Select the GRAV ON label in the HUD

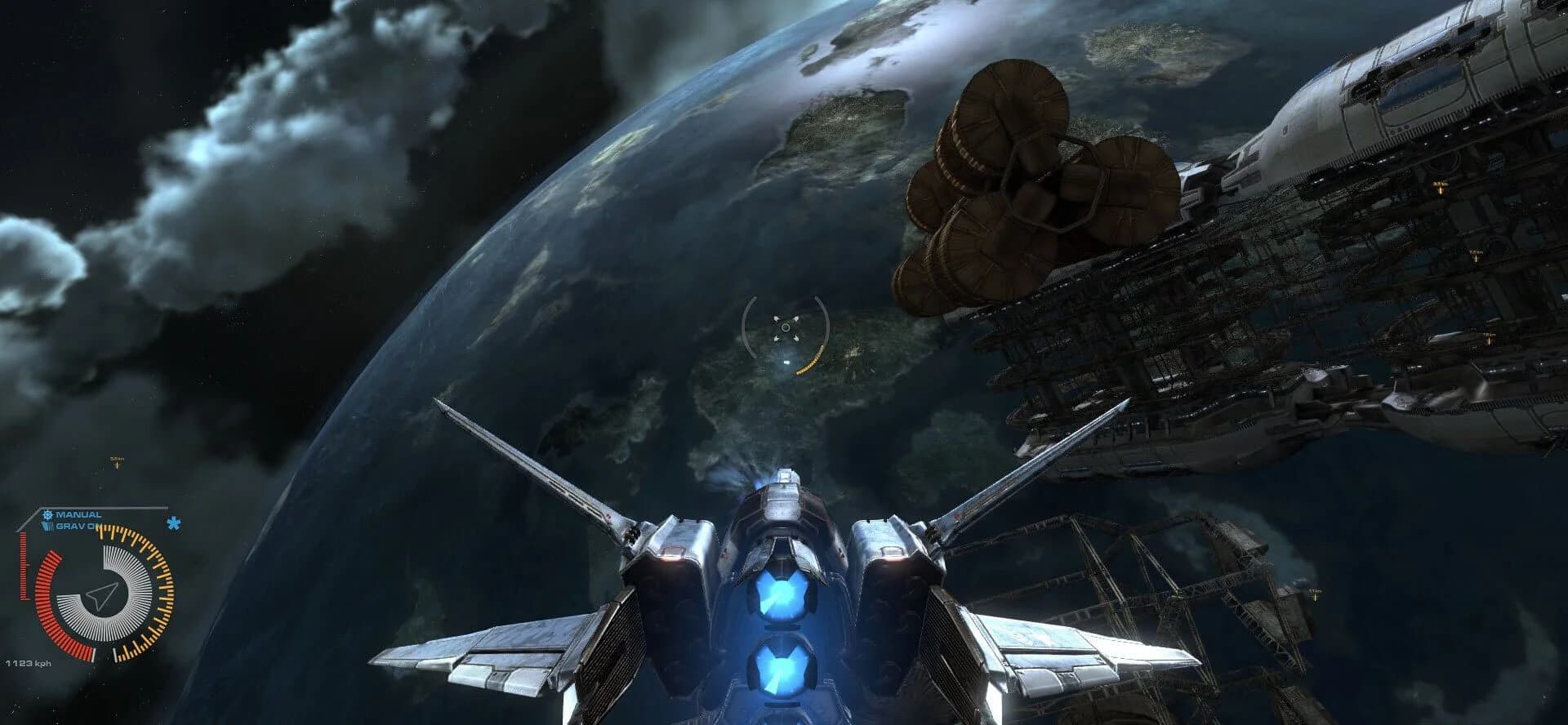(74, 526)
